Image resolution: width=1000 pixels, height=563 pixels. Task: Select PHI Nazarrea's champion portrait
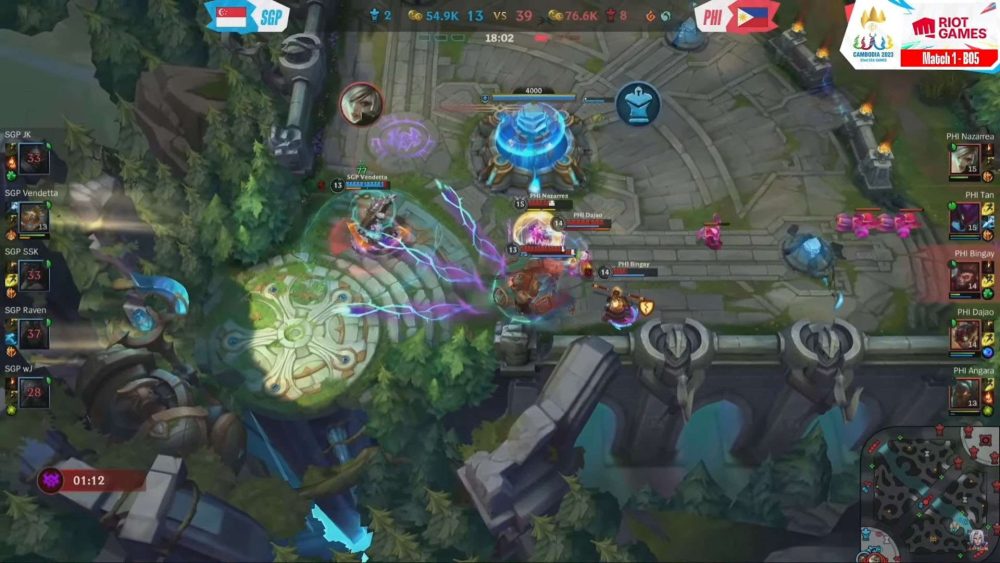(965, 159)
